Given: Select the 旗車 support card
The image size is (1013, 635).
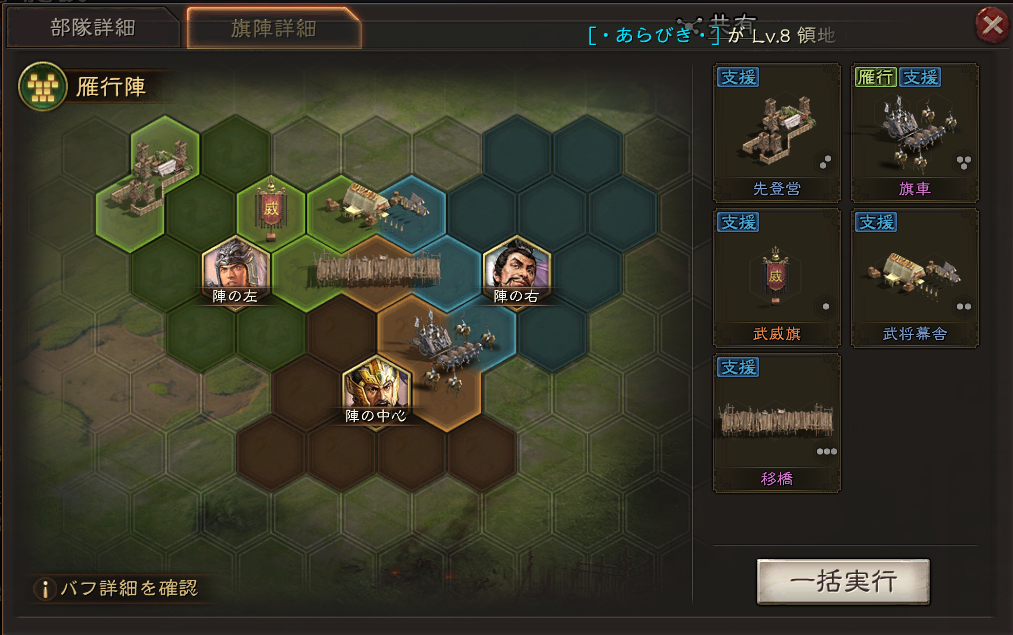Looking at the screenshot, I should pos(914,133).
